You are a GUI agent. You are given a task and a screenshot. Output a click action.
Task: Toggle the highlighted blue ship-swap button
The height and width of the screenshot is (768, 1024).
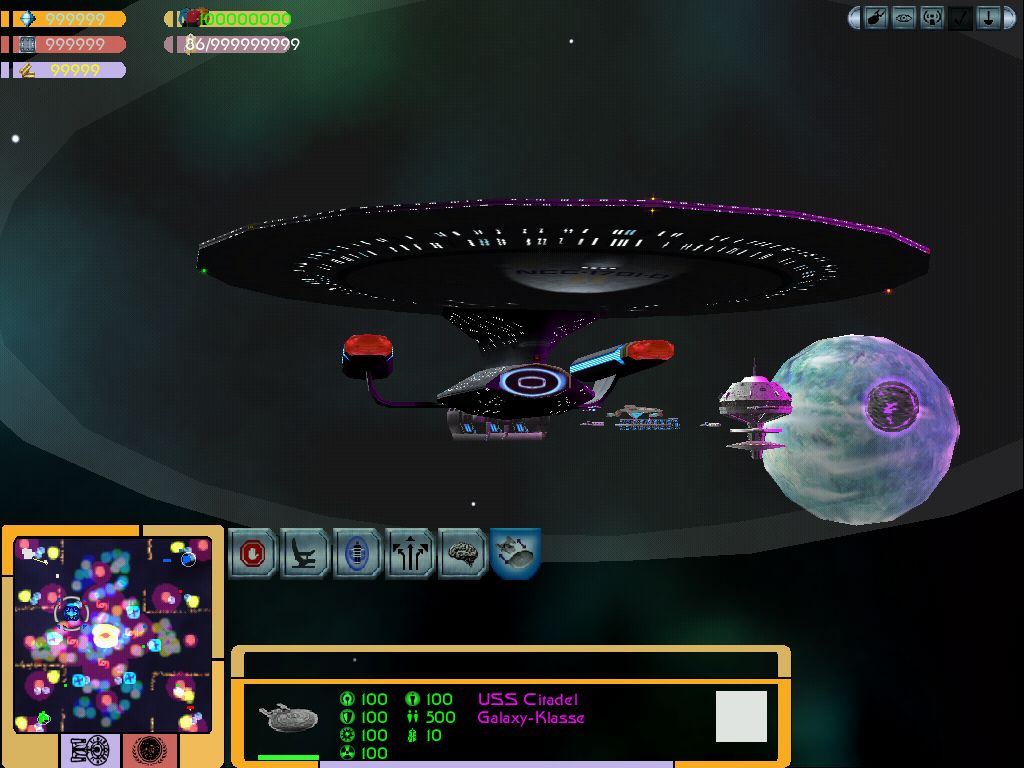click(516, 553)
